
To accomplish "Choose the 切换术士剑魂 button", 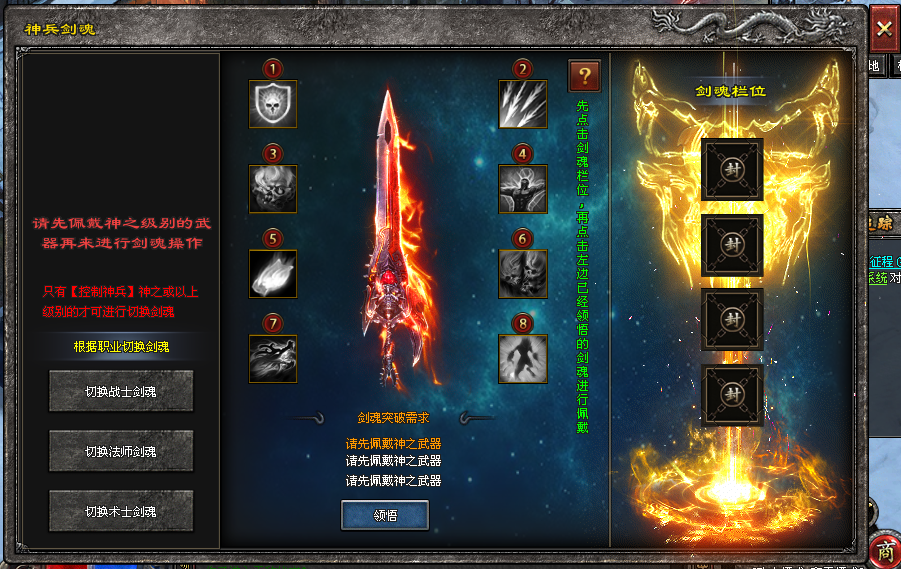I will pos(107,511).
